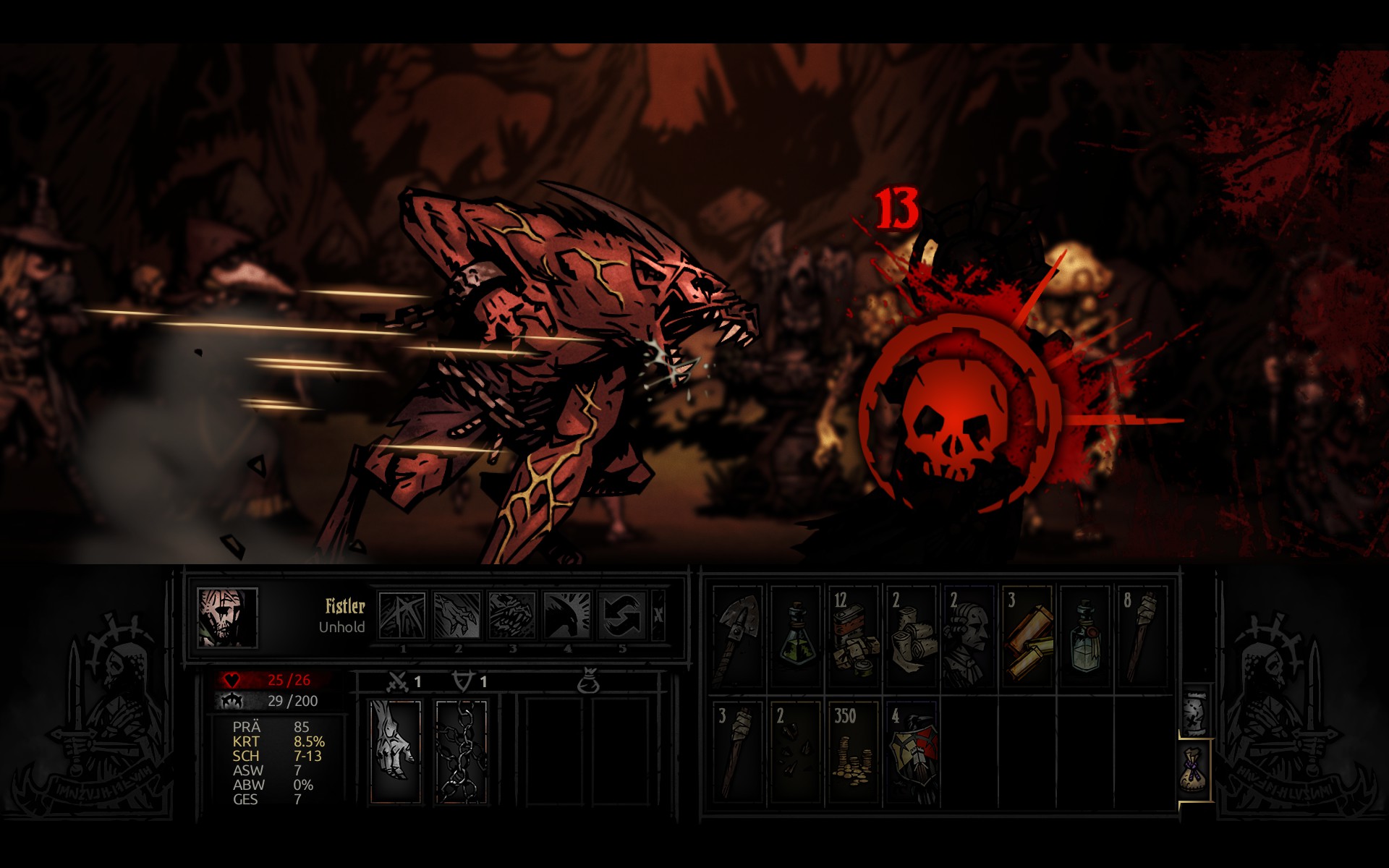Click Fistler's hero portrait
Image resolution: width=1389 pixels, height=868 pixels.
pos(227,617)
